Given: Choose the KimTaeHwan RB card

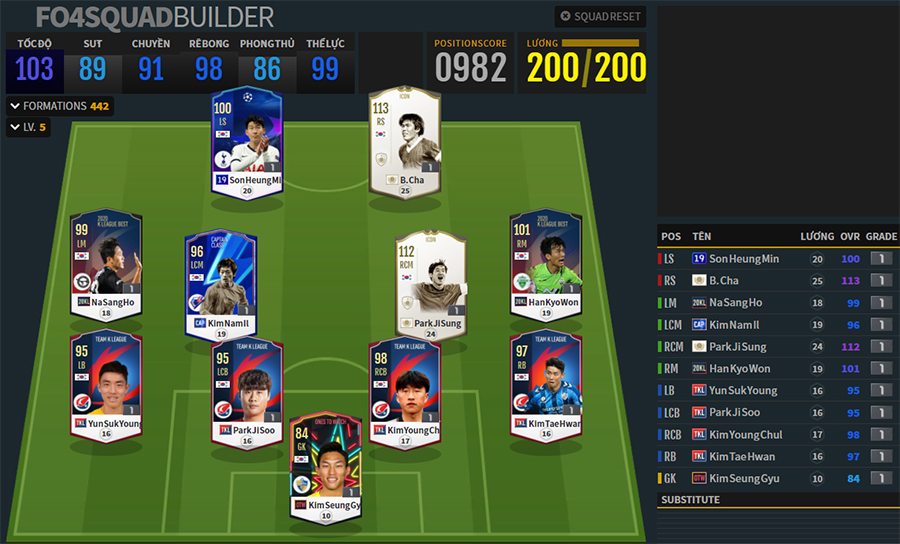Looking at the screenshot, I should (546, 384).
